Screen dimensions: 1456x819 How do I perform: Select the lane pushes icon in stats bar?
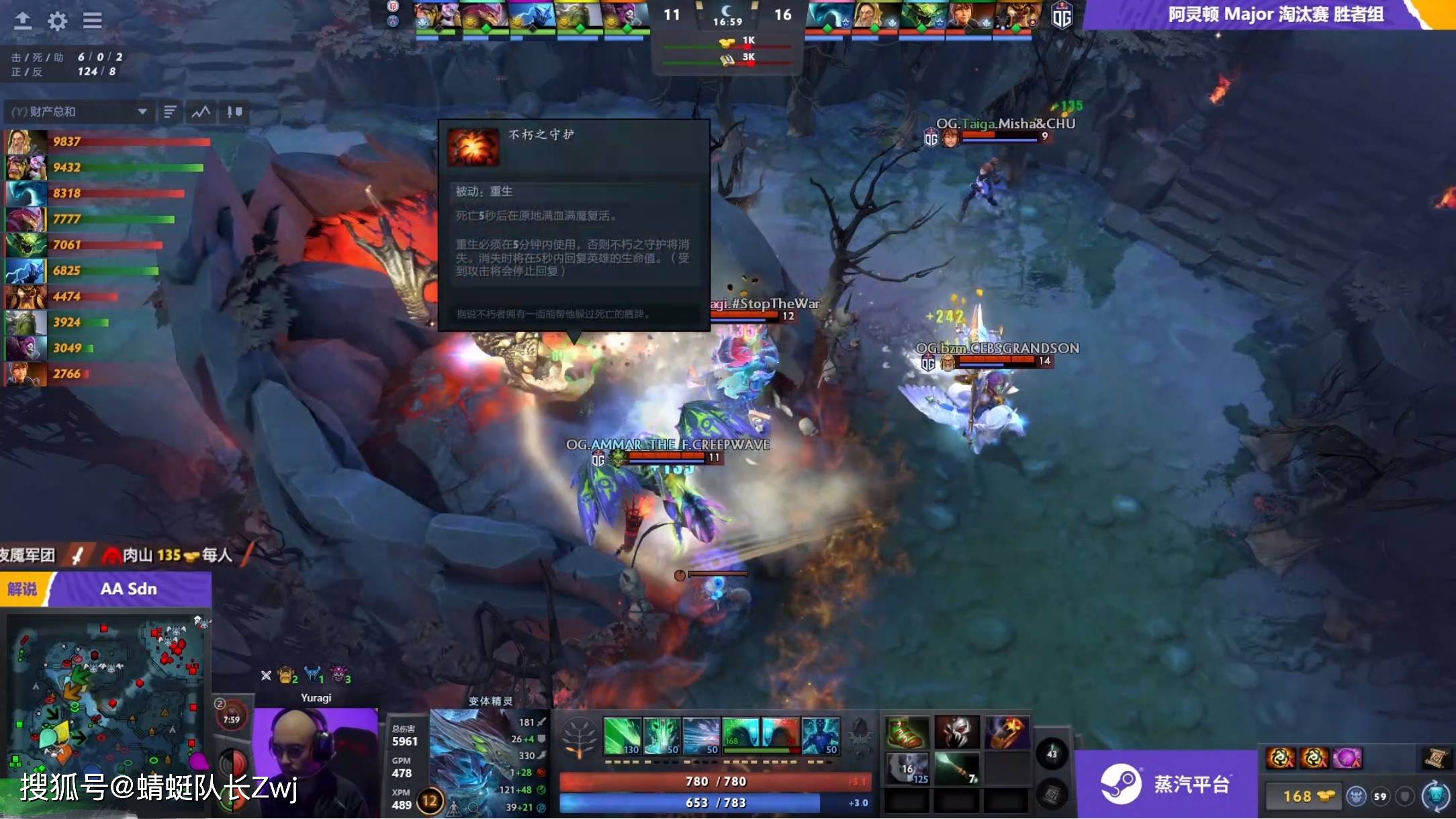tap(233, 112)
